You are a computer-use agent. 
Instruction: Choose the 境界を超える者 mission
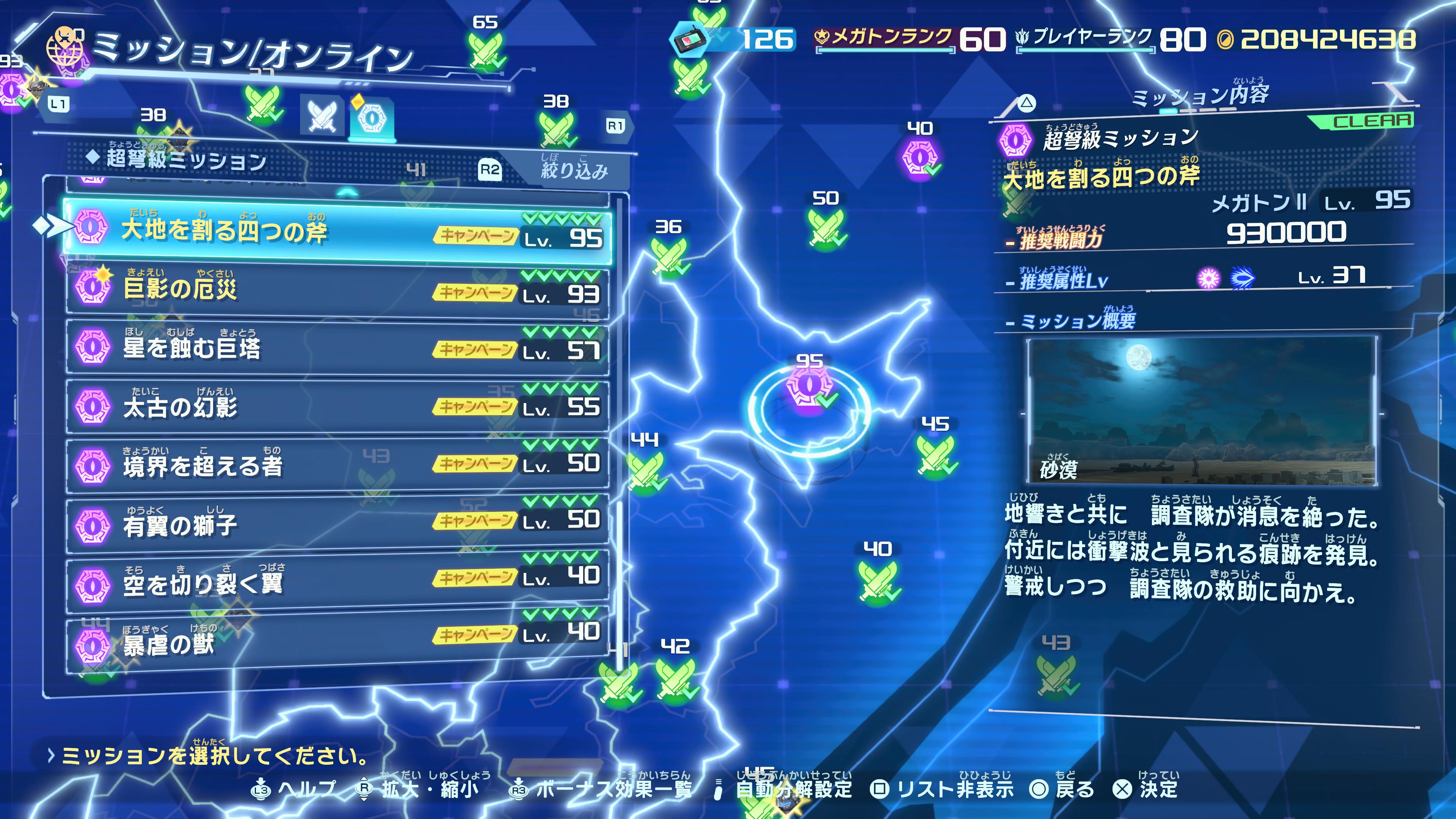[337, 464]
